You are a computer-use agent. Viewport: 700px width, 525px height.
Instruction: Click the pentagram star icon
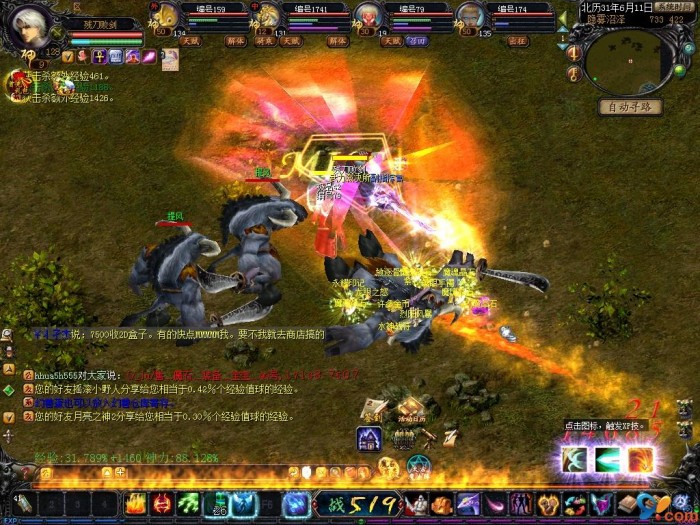click(420, 466)
